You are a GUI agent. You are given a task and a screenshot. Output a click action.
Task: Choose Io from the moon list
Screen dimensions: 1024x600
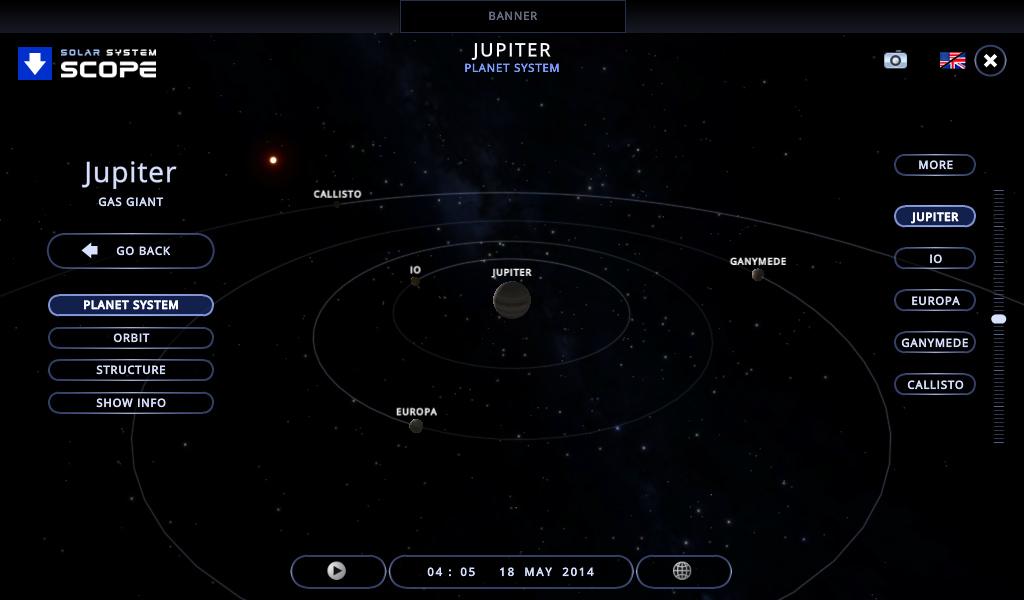pyautogui.click(x=935, y=259)
